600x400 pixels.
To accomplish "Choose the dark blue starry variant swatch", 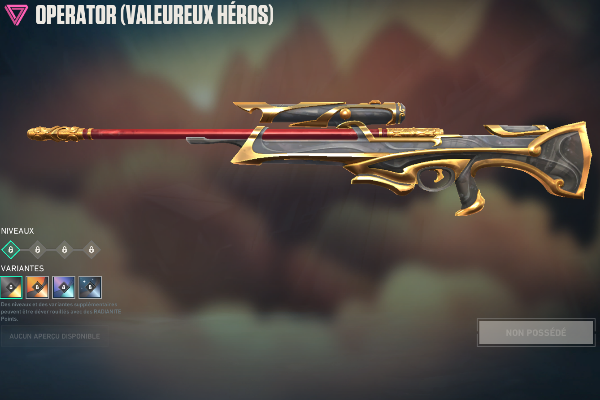I will click(x=90, y=288).
